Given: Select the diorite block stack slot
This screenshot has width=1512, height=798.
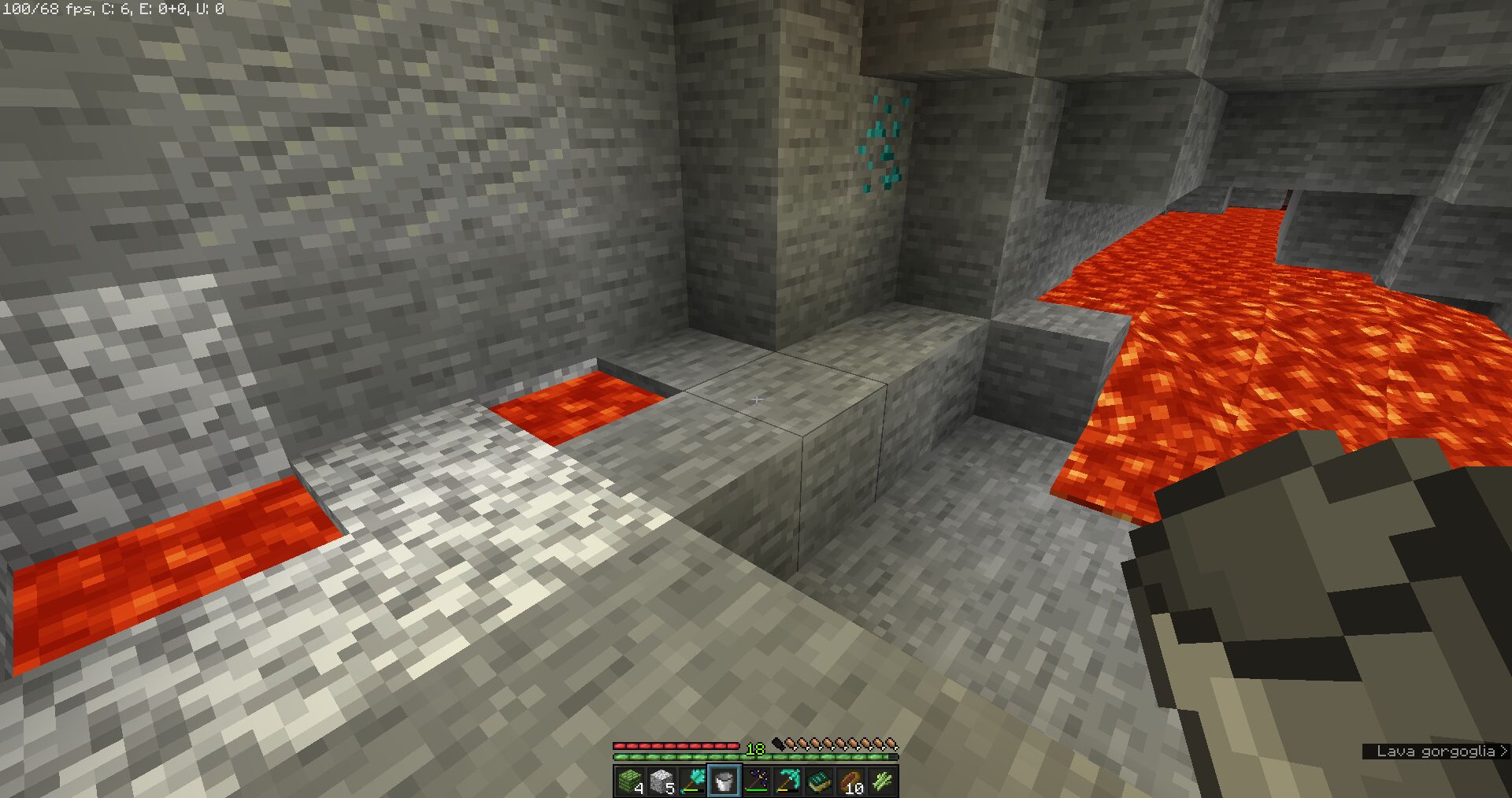Looking at the screenshot, I should coord(661,781).
